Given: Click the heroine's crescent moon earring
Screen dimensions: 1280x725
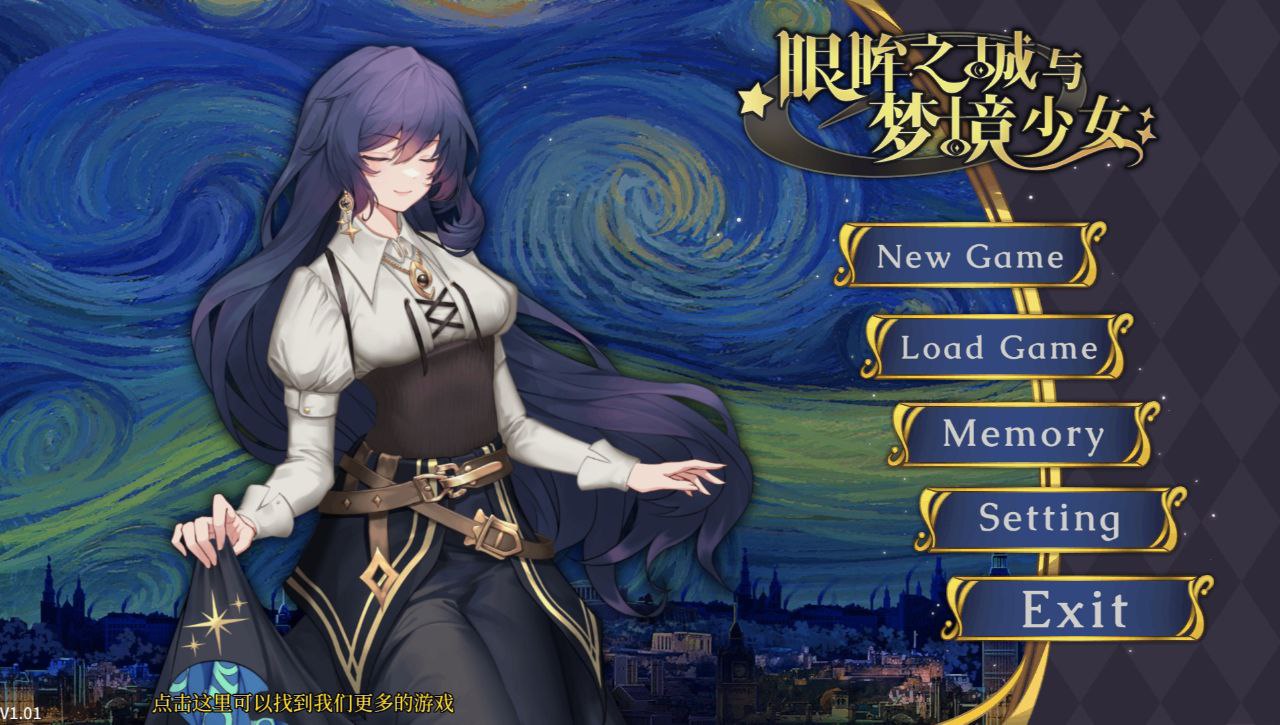Looking at the screenshot, I should [347, 203].
